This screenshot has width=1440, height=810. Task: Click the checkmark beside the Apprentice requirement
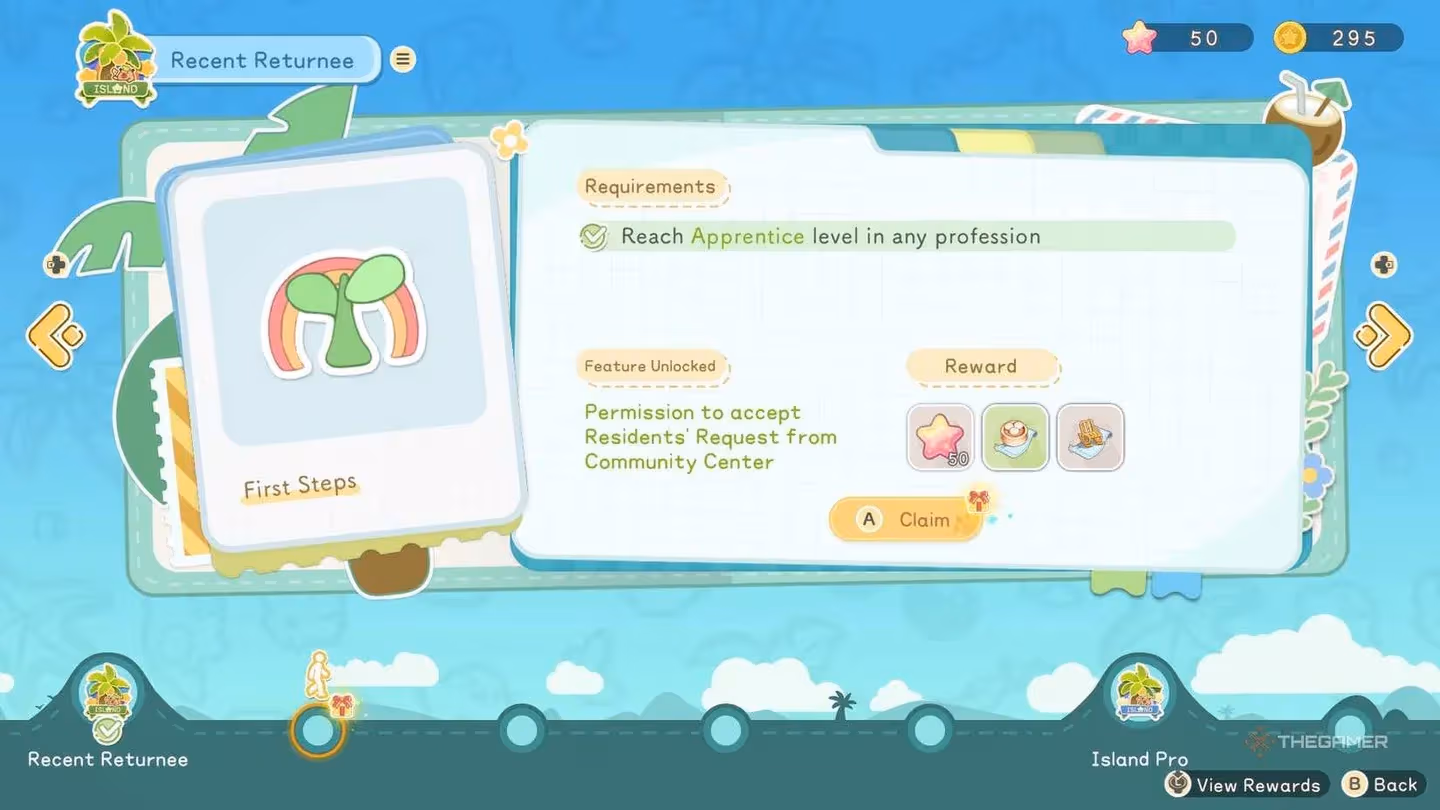pyautogui.click(x=594, y=237)
